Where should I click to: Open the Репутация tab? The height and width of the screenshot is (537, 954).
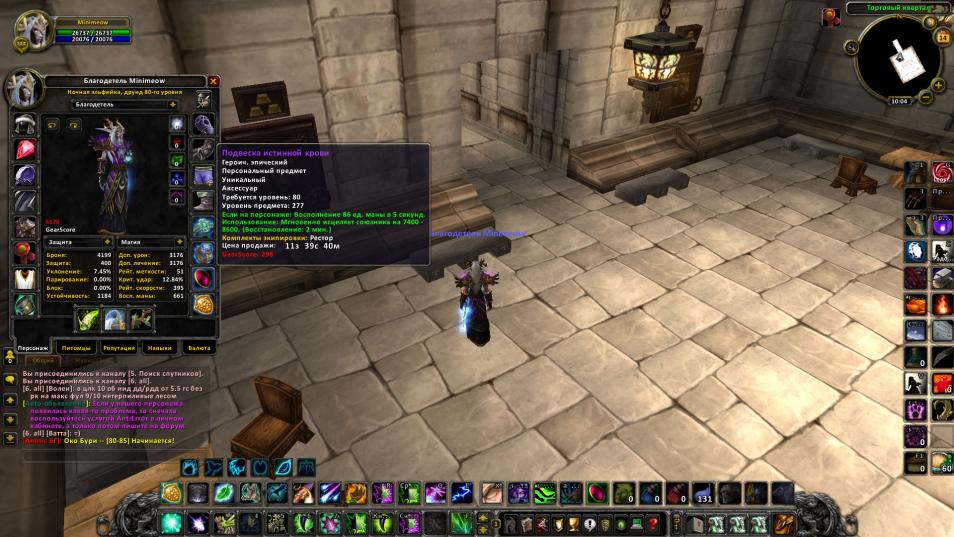click(118, 348)
